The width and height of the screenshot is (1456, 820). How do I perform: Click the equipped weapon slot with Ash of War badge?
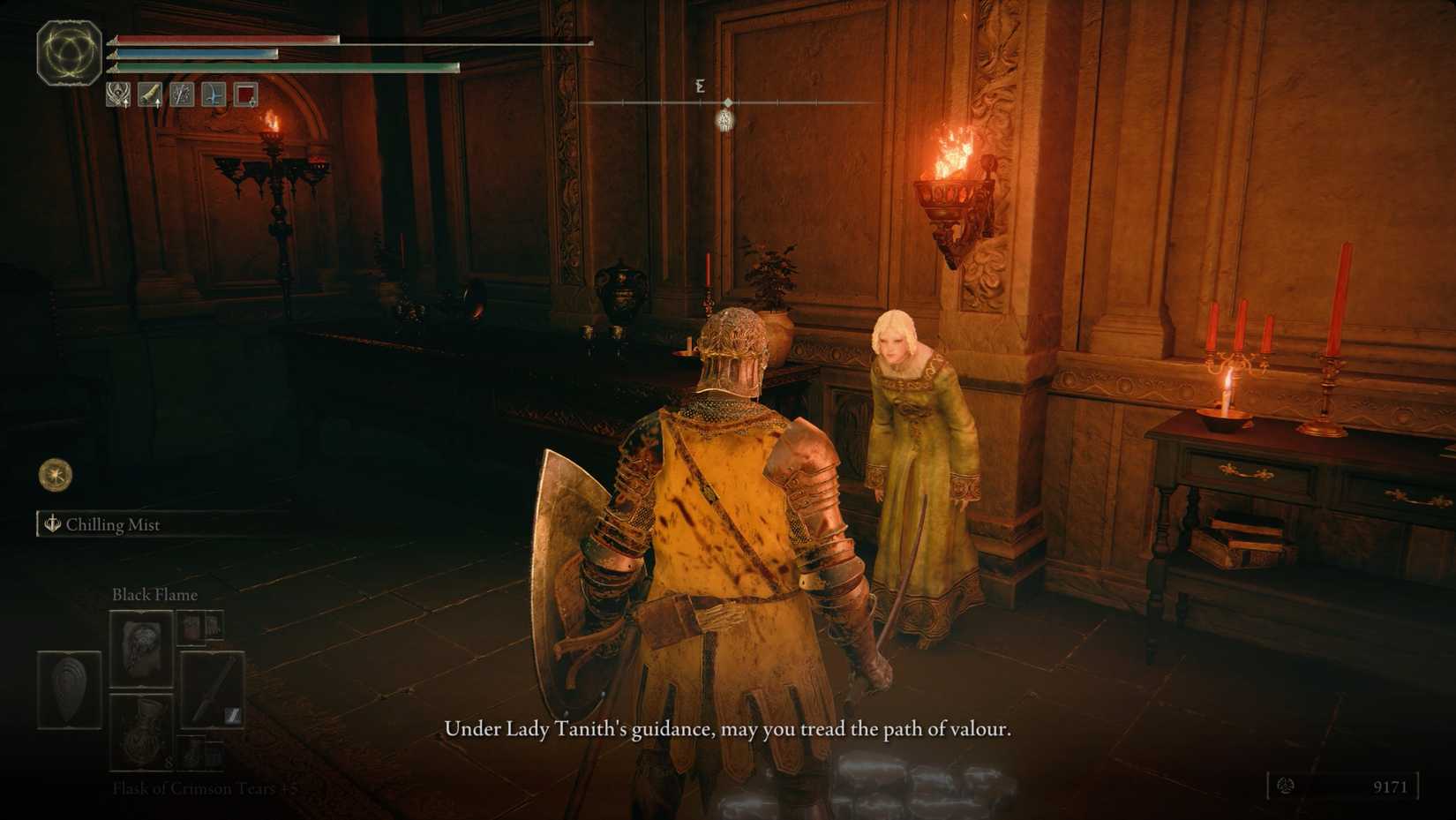[x=212, y=690]
